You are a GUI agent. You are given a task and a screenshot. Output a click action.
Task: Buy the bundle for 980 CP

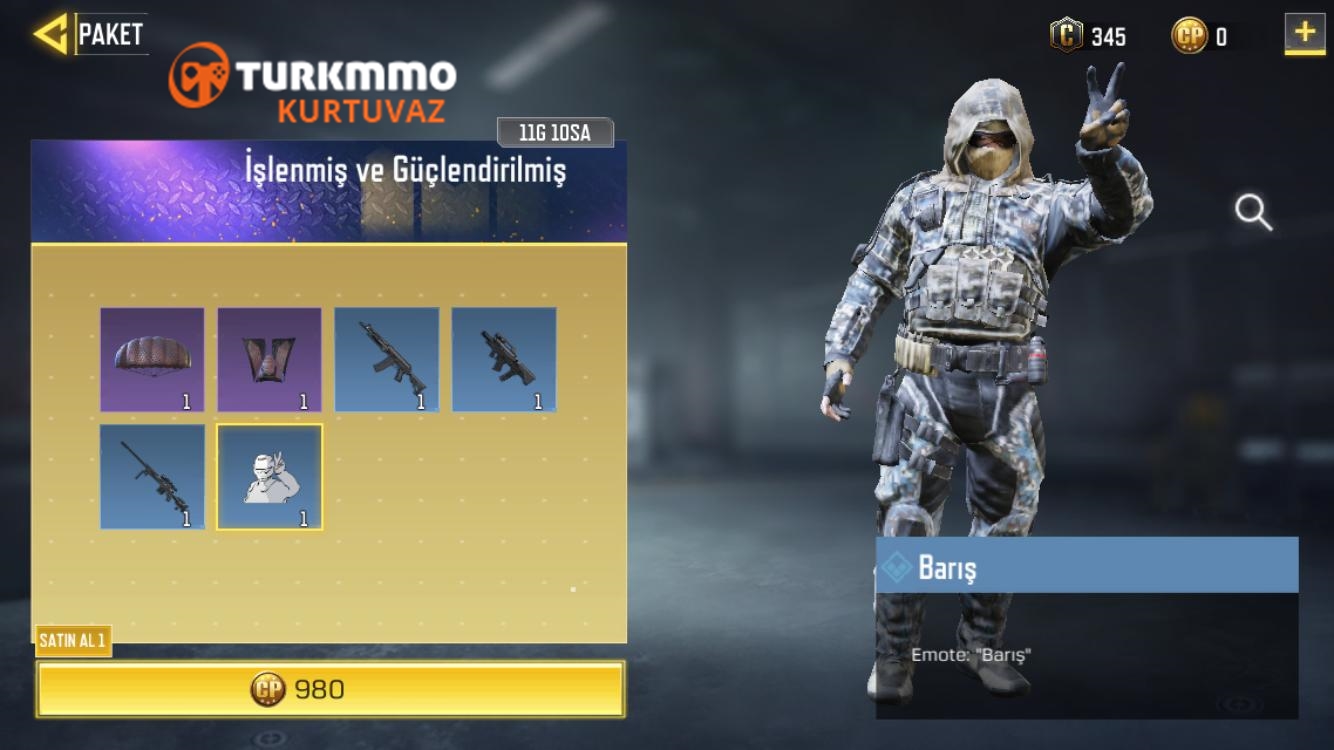click(330, 689)
